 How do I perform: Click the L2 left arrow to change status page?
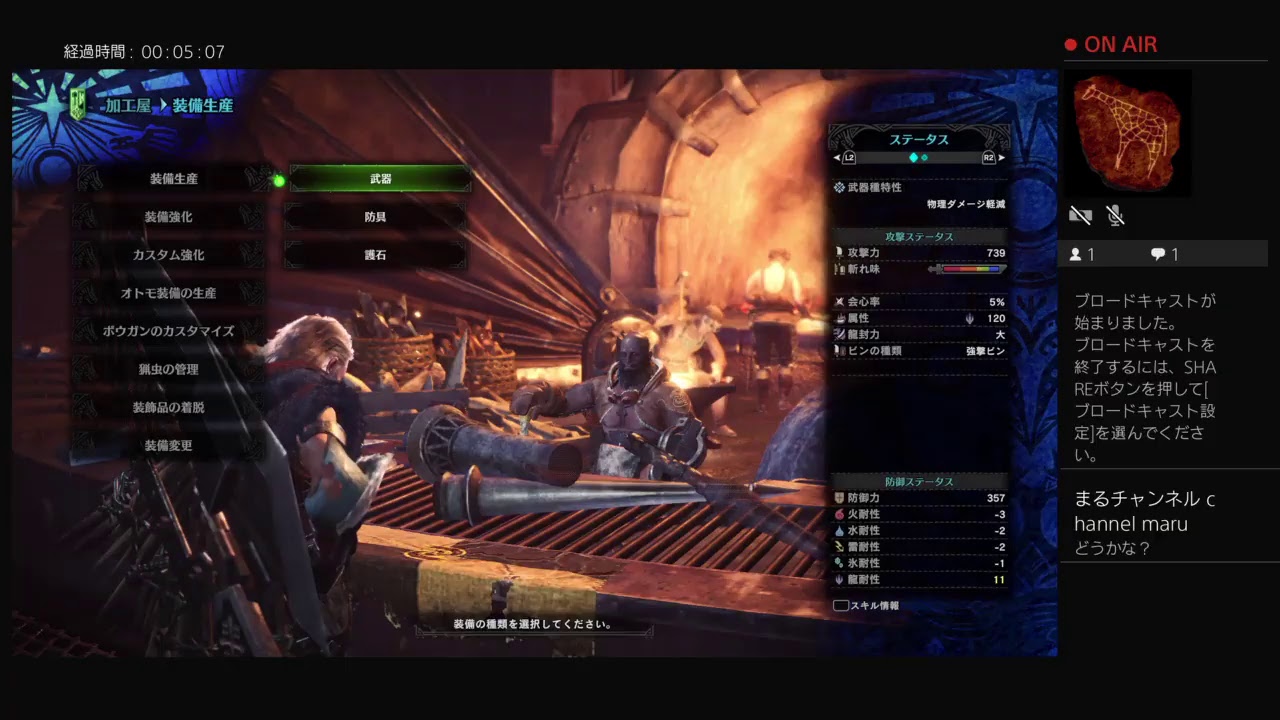(836, 157)
